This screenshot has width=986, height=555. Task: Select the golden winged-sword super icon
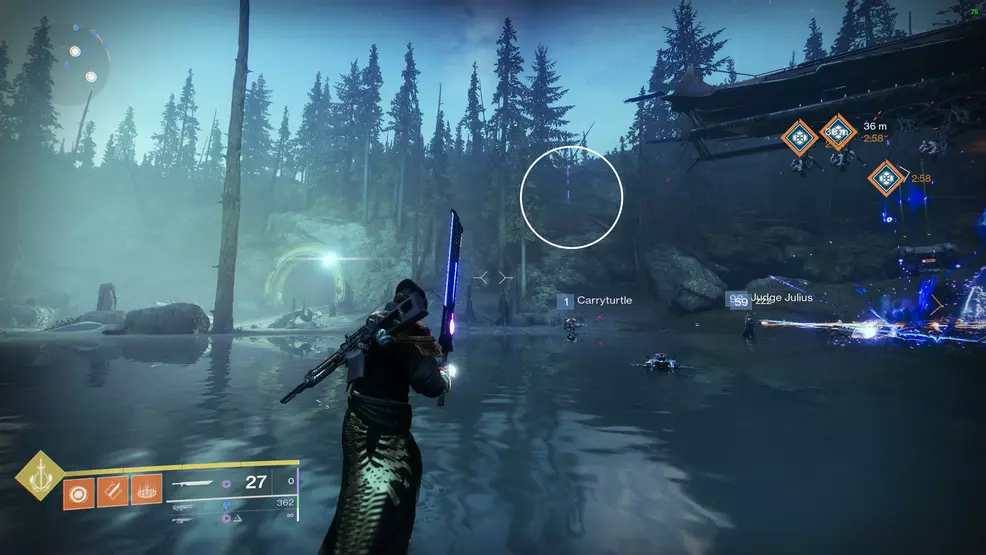(x=39, y=476)
